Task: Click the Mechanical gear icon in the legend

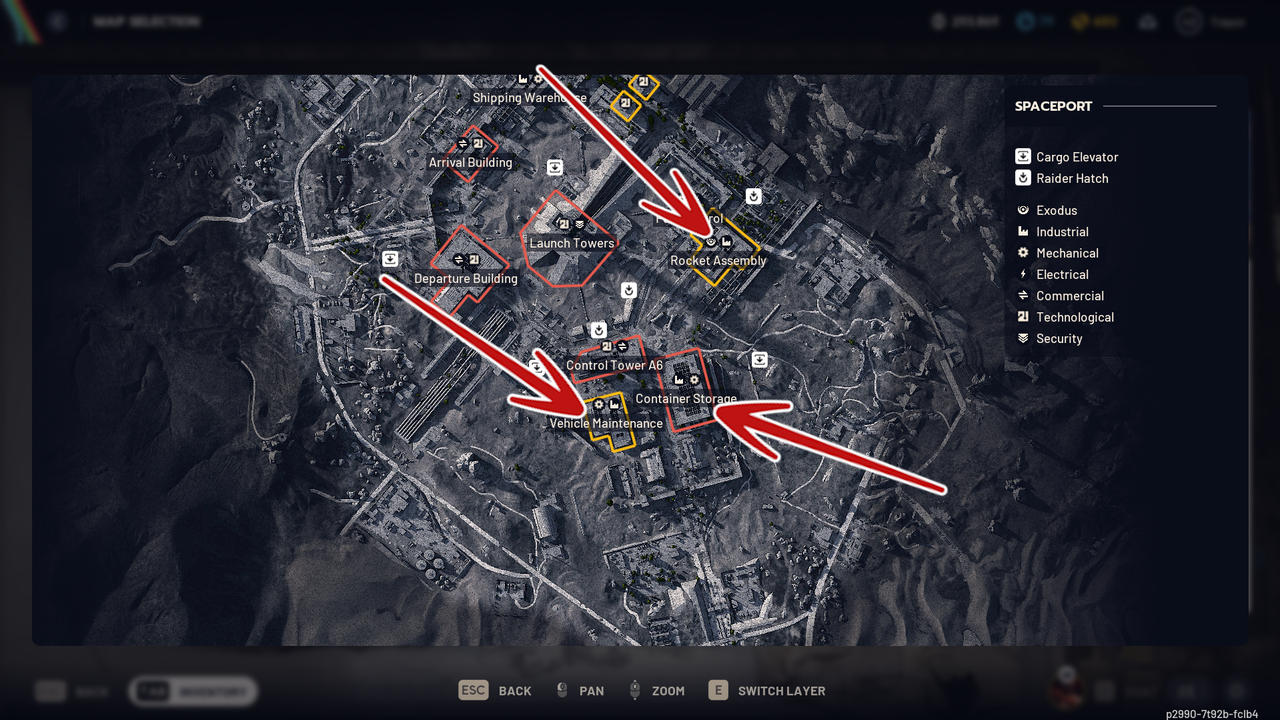Action: click(1023, 253)
